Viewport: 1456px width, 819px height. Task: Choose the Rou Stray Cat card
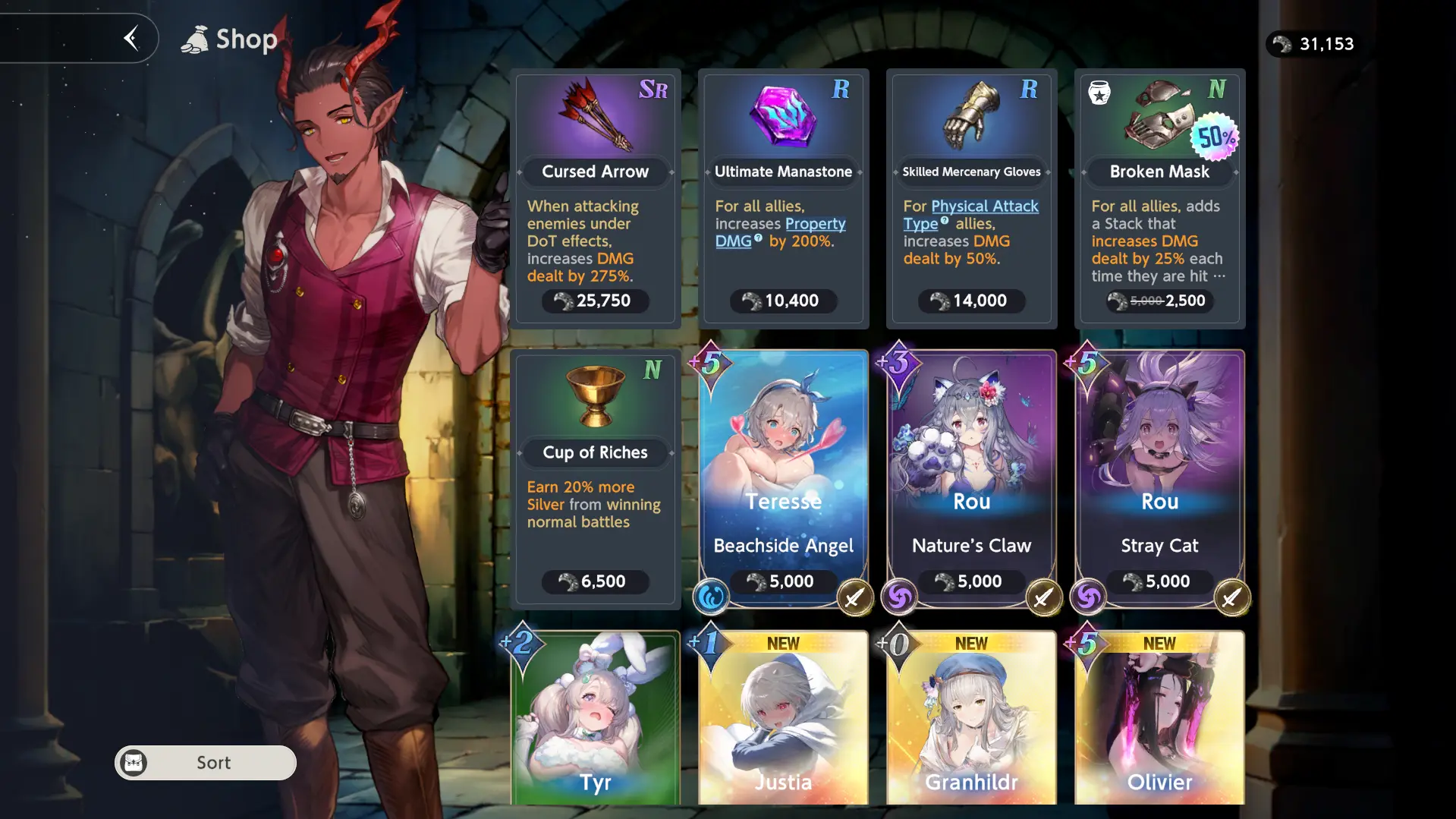pyautogui.click(x=1159, y=479)
